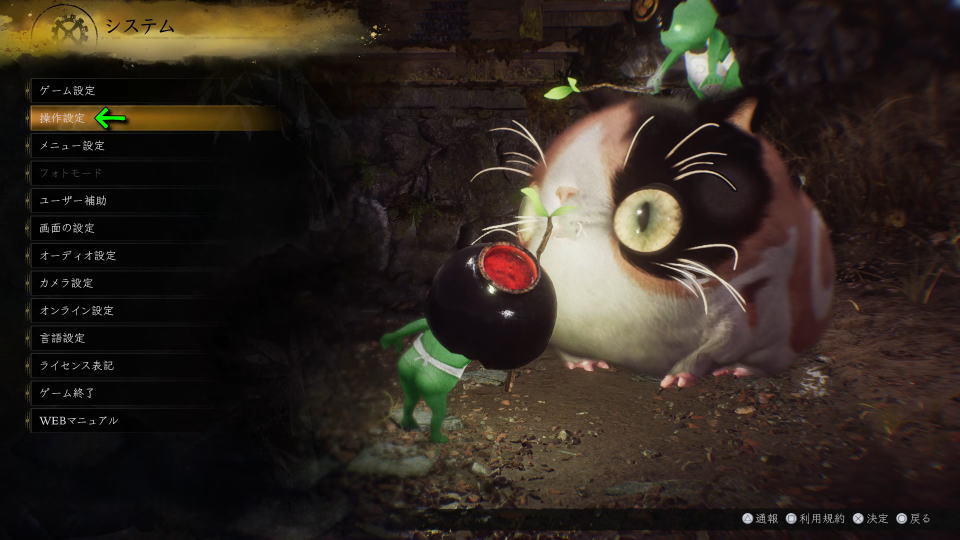Open ゲーム設定 (Game Settings)
The height and width of the screenshot is (540, 960).
68,90
